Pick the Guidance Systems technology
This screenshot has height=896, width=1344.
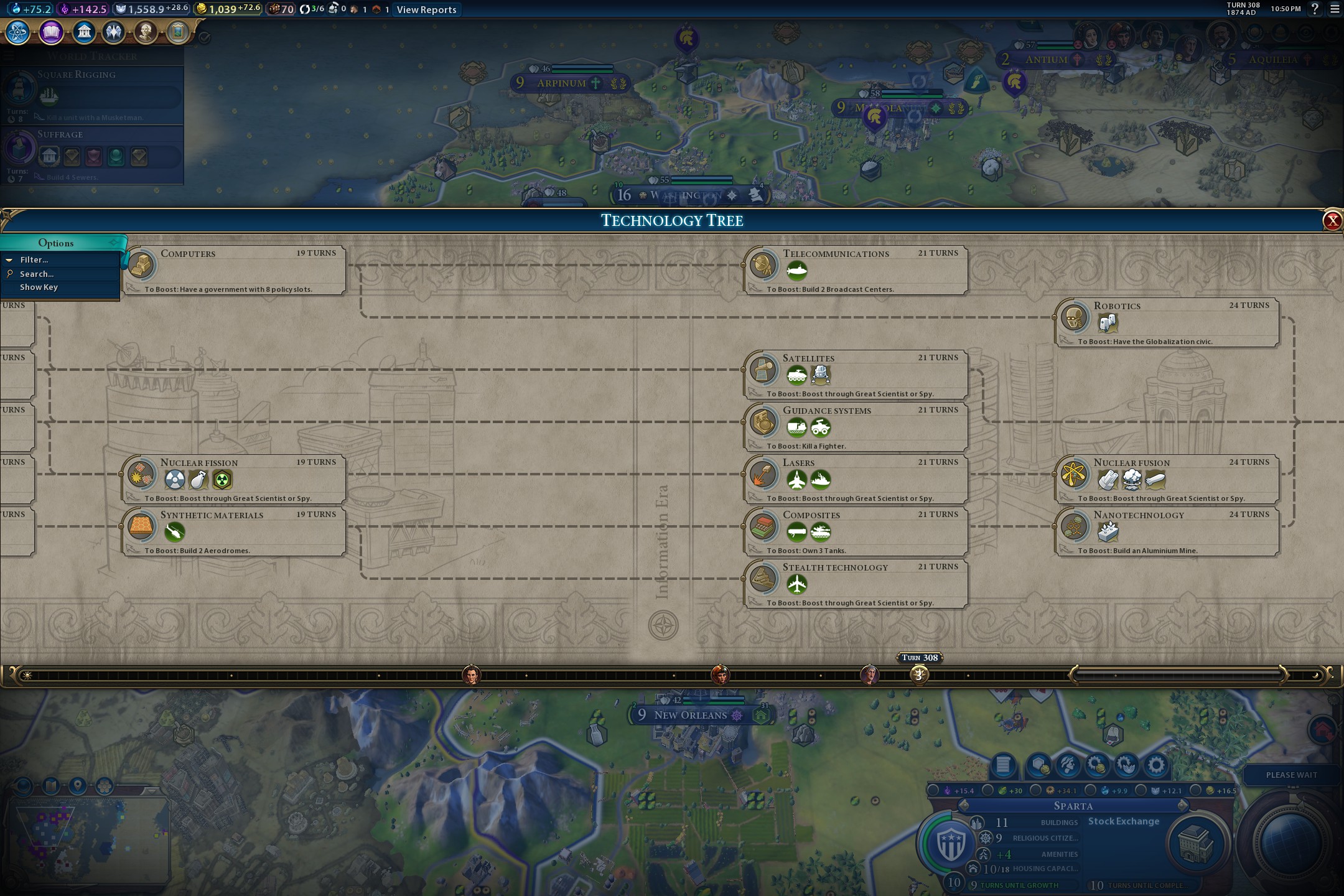856,426
